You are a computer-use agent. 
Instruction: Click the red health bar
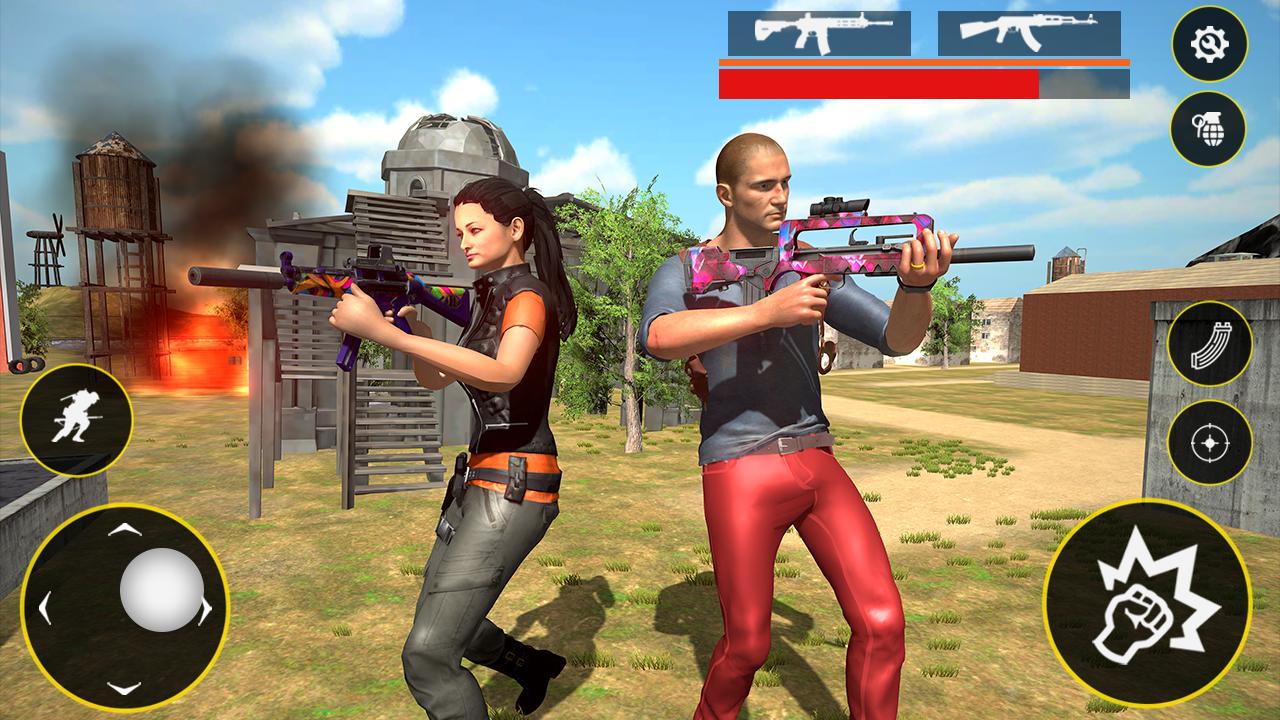coord(880,86)
